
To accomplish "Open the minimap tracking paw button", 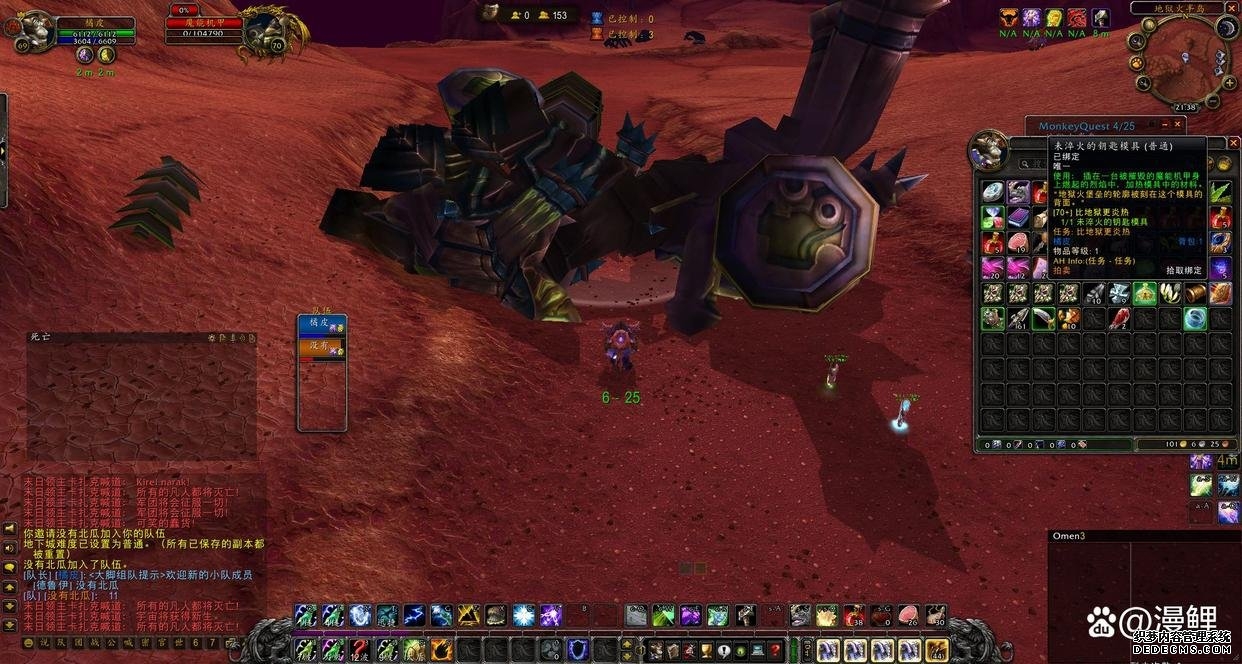I will tap(1137, 62).
